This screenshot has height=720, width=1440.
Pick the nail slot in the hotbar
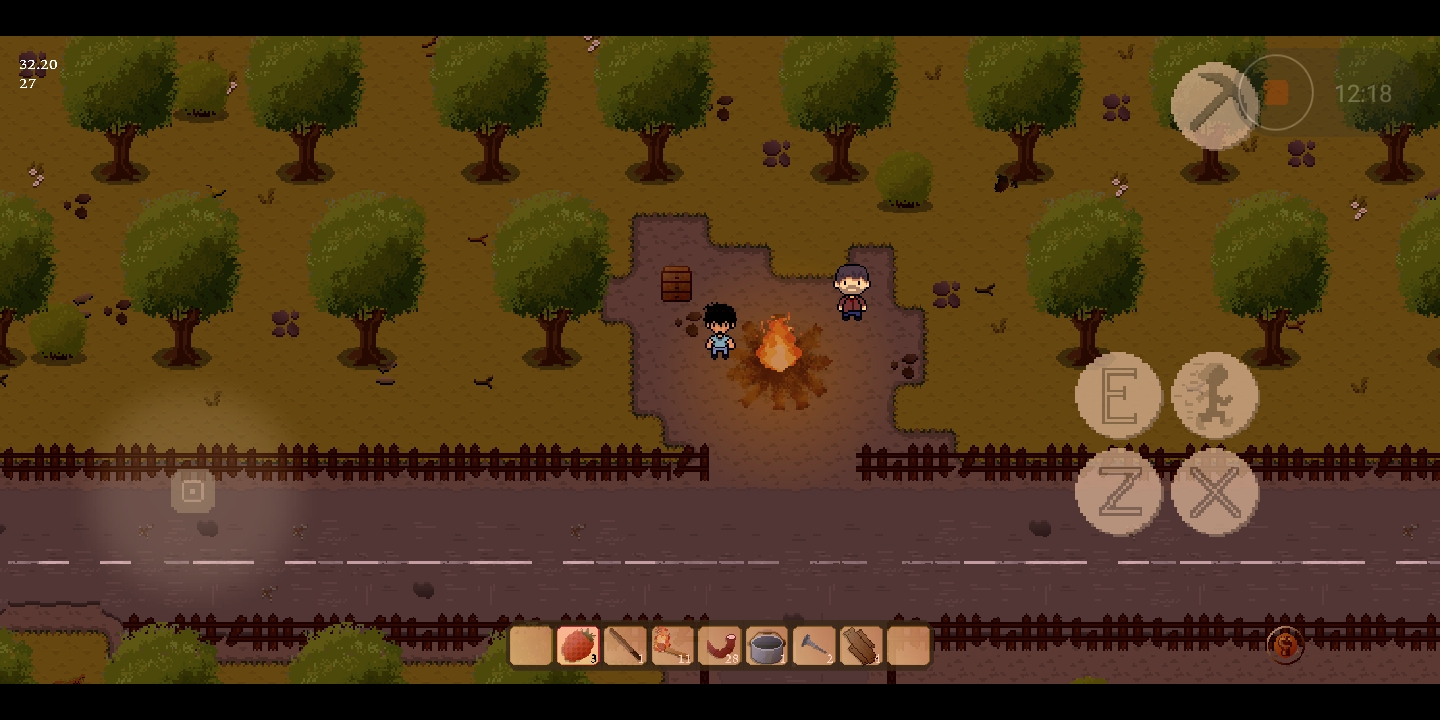pos(814,646)
